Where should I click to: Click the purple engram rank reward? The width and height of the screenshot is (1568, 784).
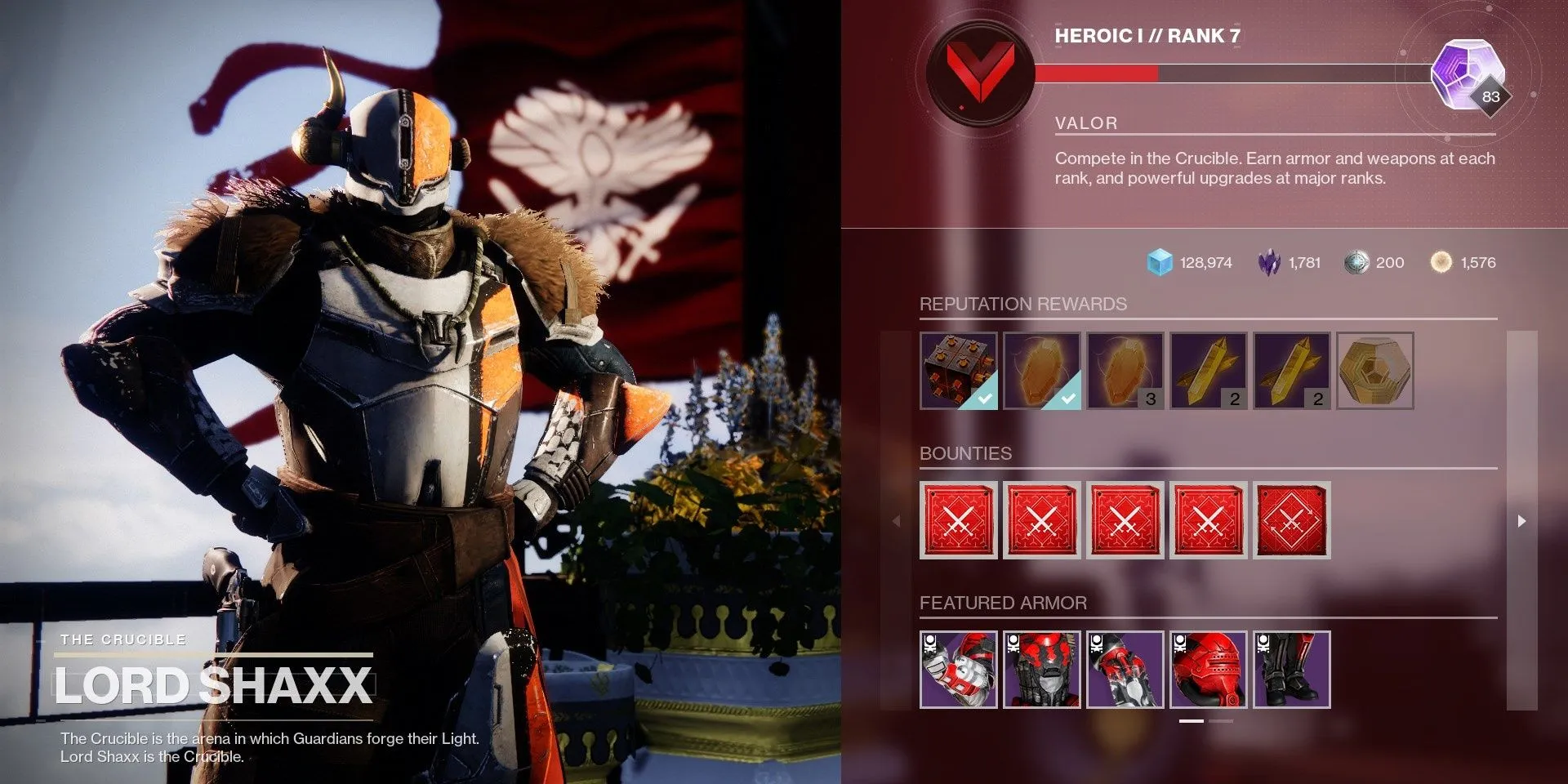tap(1468, 73)
